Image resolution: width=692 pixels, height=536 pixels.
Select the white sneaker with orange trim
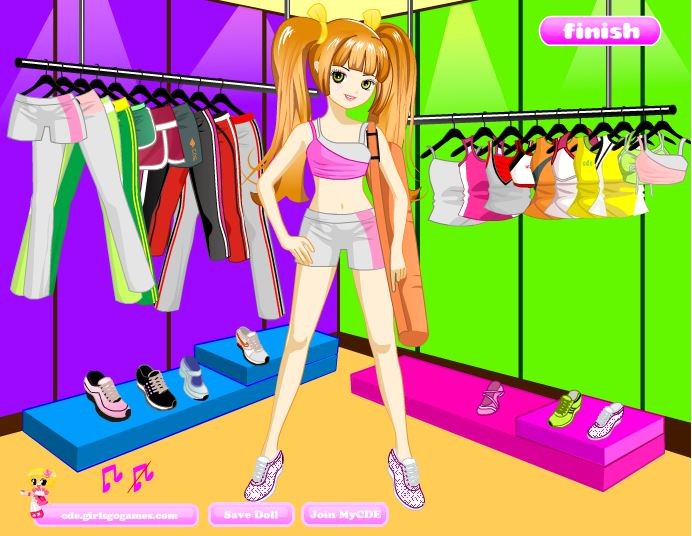[252, 344]
